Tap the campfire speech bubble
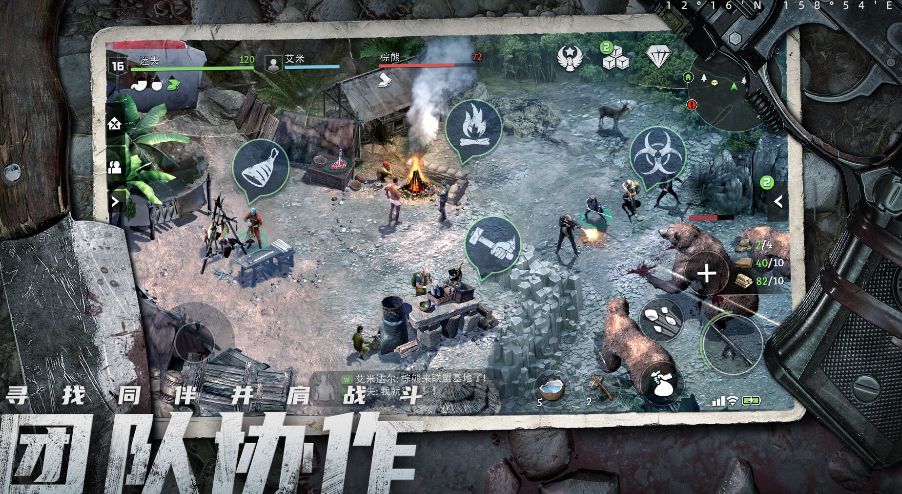902x494 pixels. point(473,129)
